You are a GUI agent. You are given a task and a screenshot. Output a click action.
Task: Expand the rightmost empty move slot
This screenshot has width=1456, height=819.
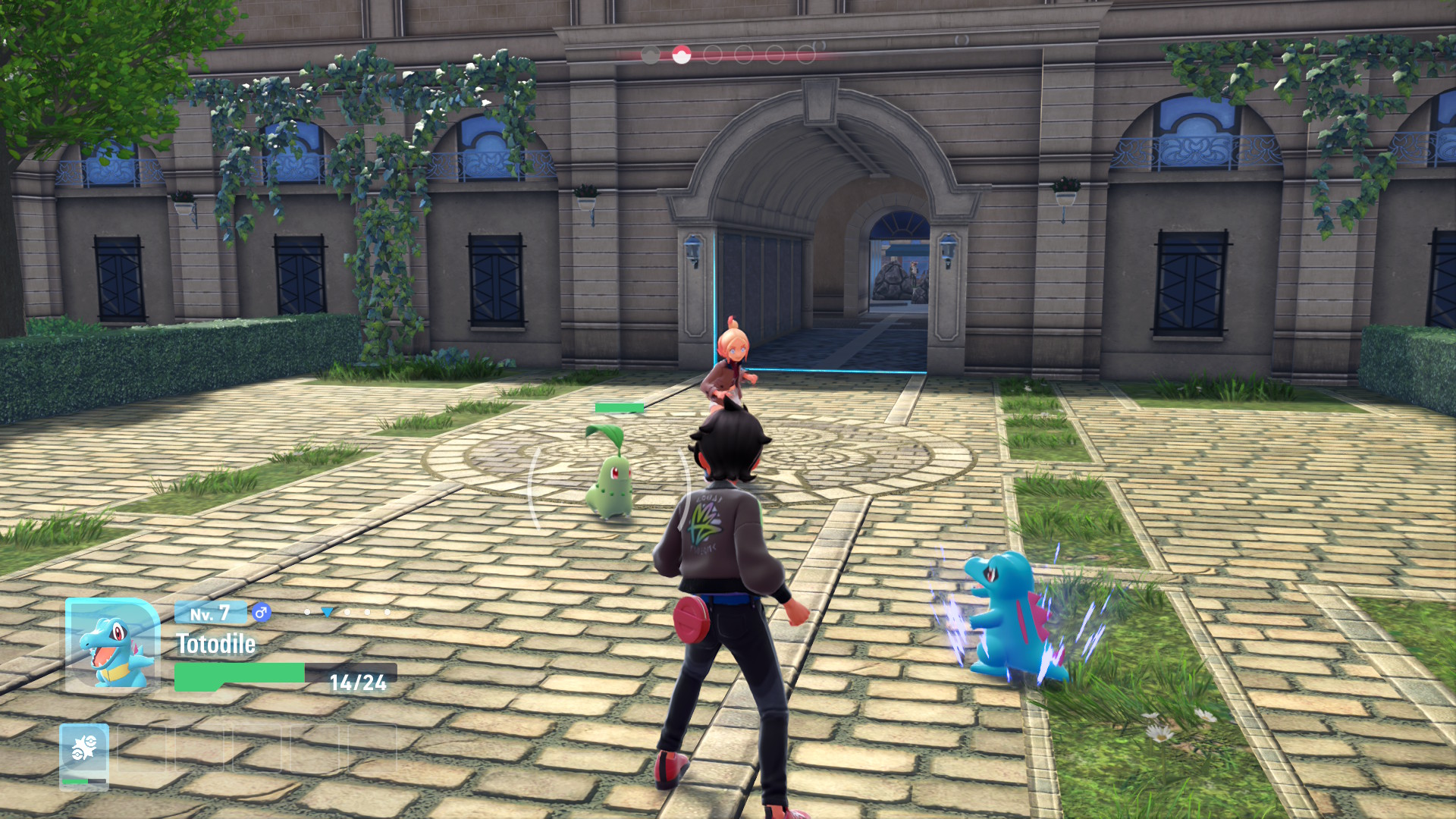(x=373, y=748)
